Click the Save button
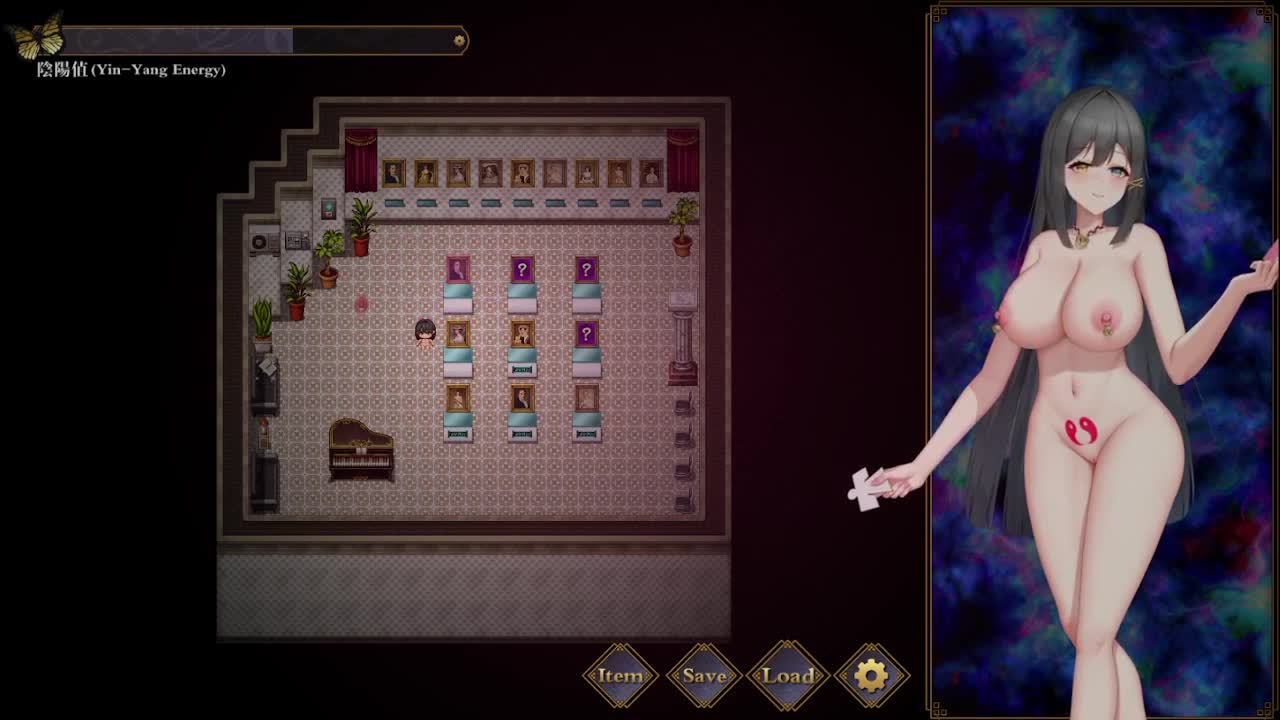Viewport: 1280px width, 720px height. coord(704,676)
